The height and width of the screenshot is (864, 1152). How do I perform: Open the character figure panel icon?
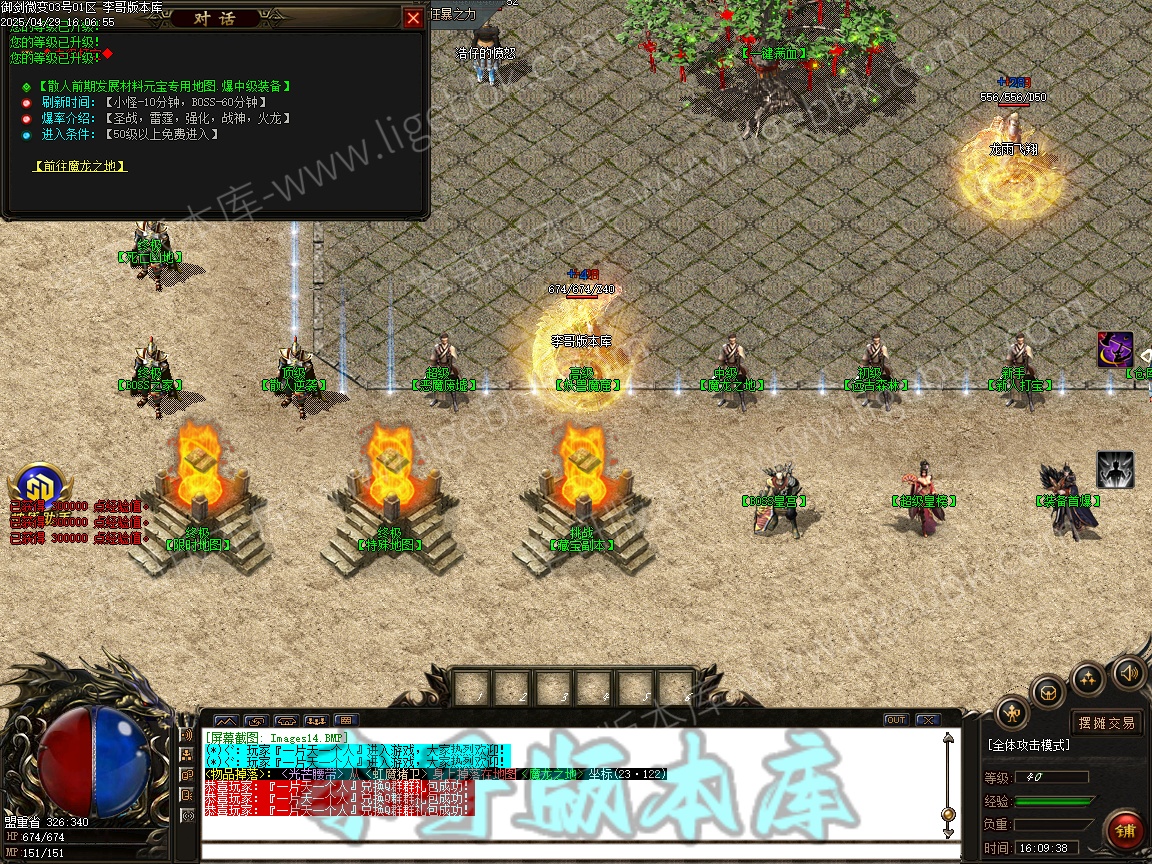point(1013,713)
